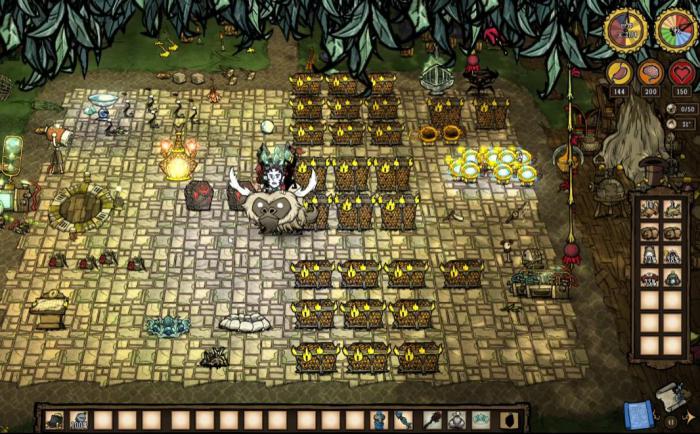
Task: Select the dark item in the last inventory slot
Action: (507, 420)
